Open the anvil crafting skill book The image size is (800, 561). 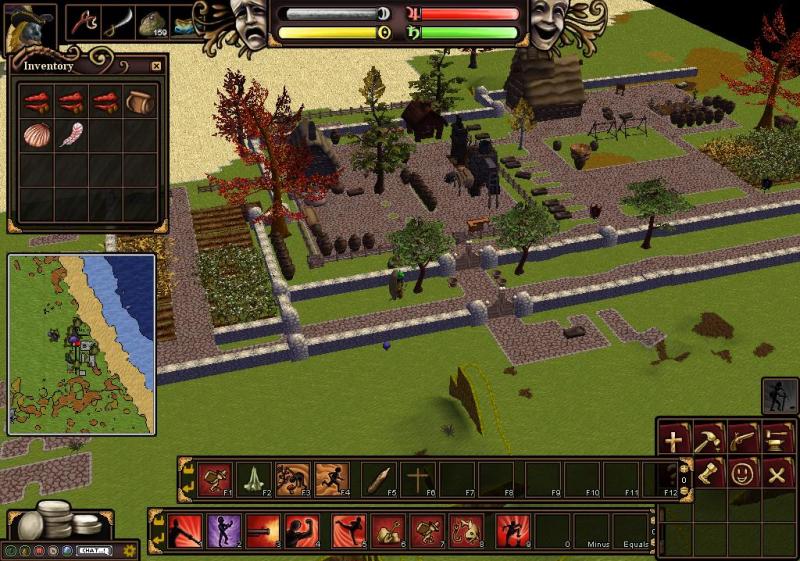click(x=776, y=439)
